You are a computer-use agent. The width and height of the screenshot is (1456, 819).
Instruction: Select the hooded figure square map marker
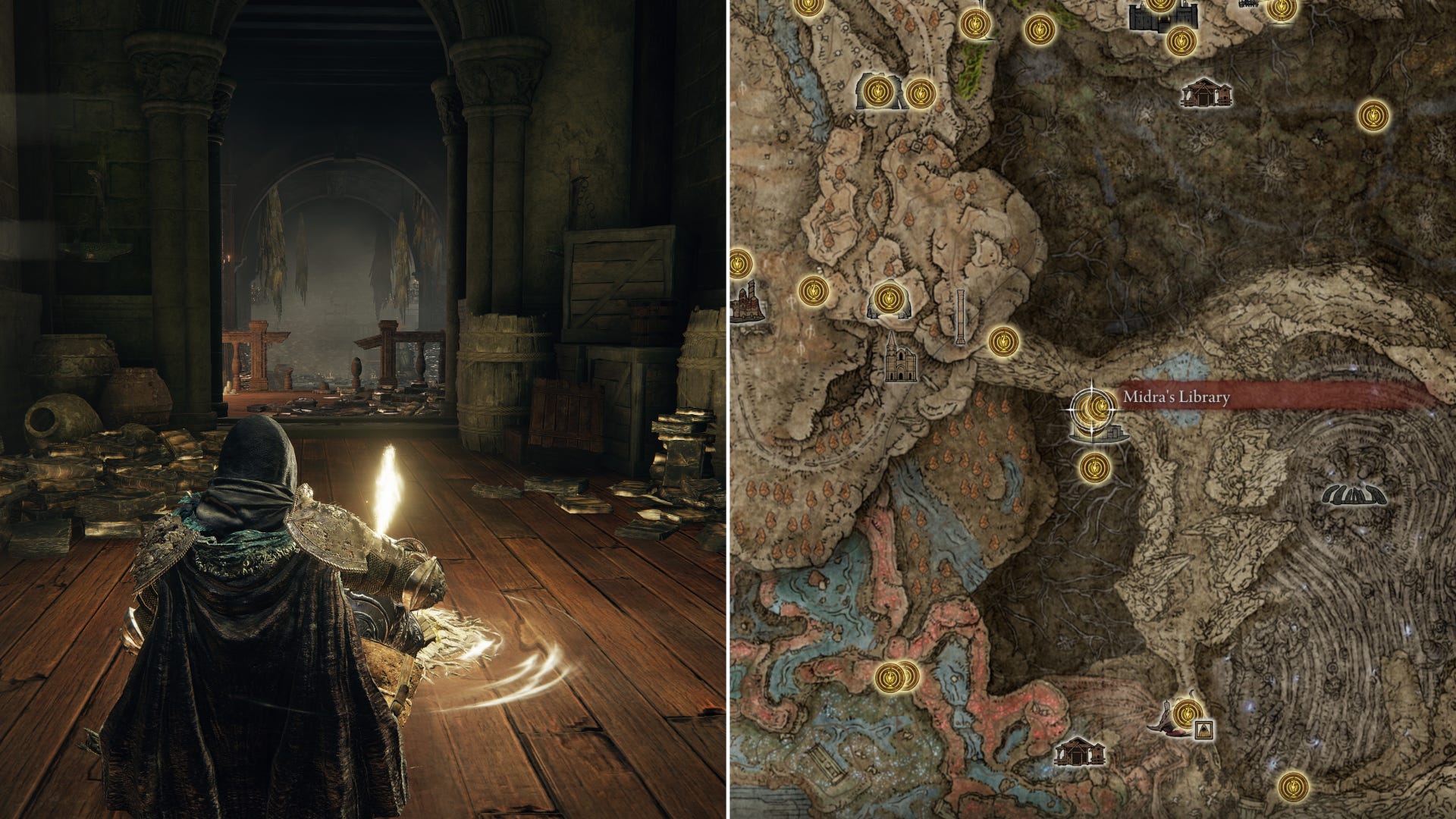[1202, 730]
